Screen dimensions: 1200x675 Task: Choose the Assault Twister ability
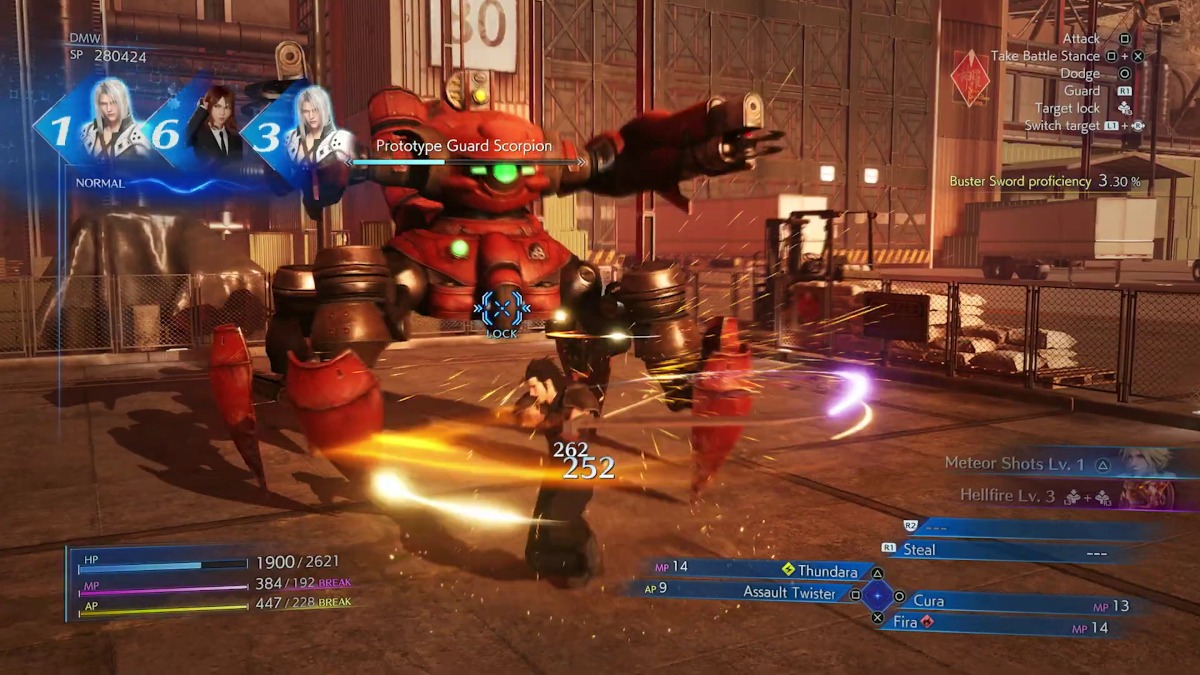point(788,593)
